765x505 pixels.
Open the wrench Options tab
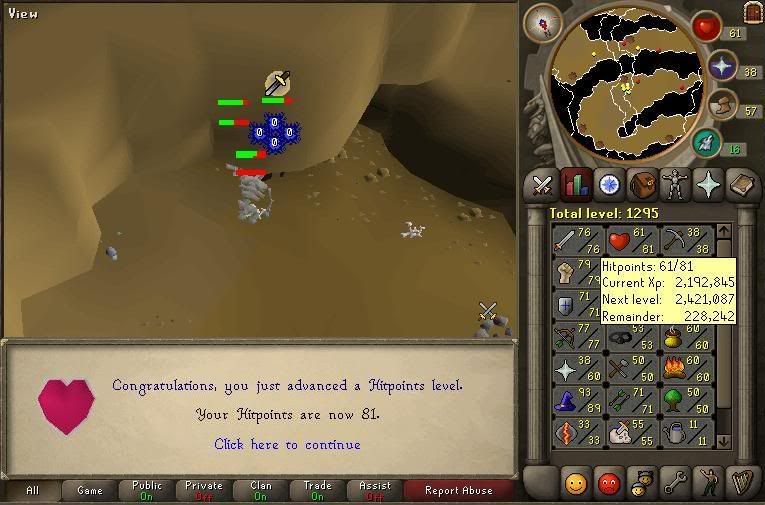[x=674, y=484]
